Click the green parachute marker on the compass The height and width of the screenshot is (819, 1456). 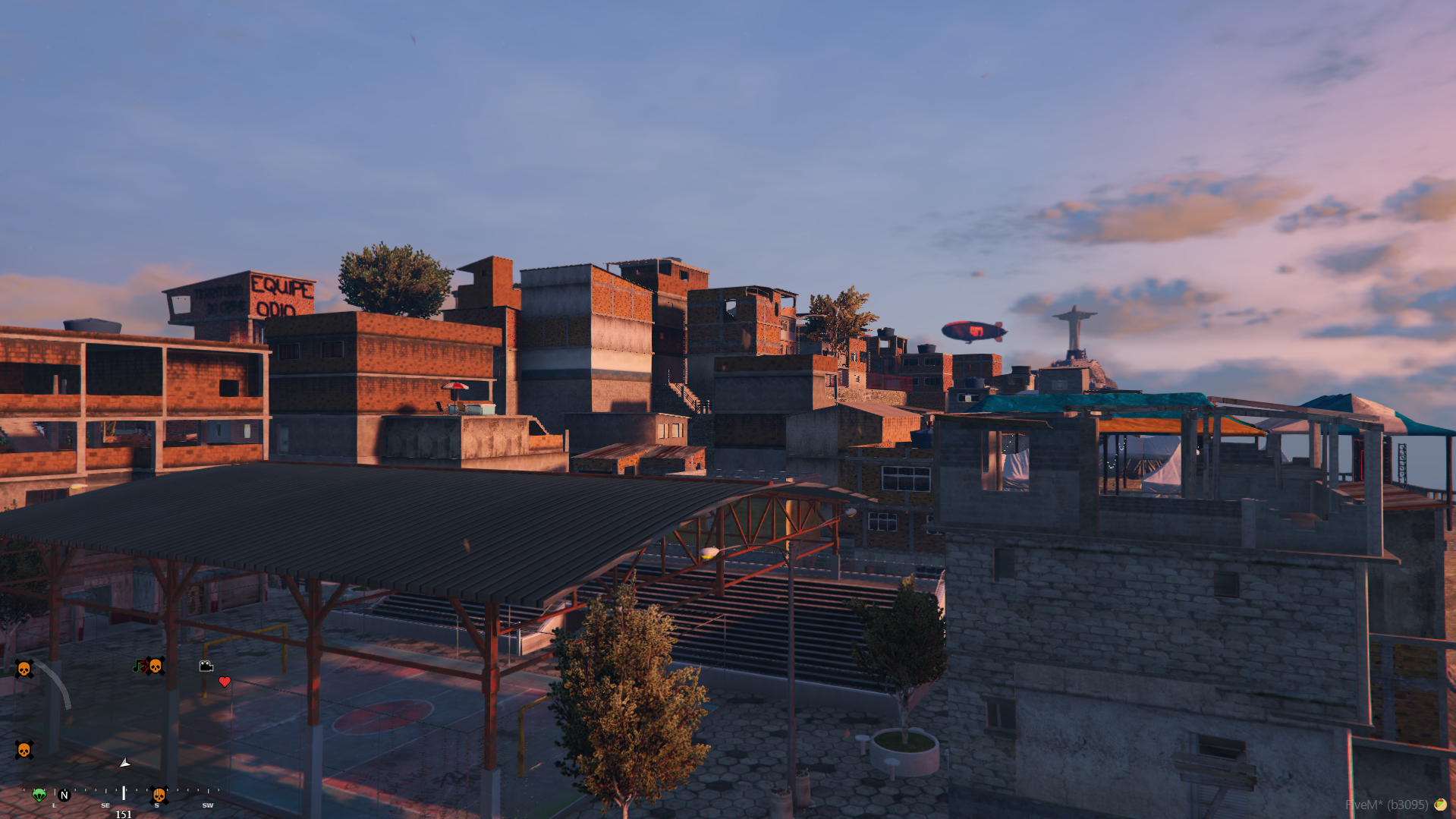tap(39, 795)
